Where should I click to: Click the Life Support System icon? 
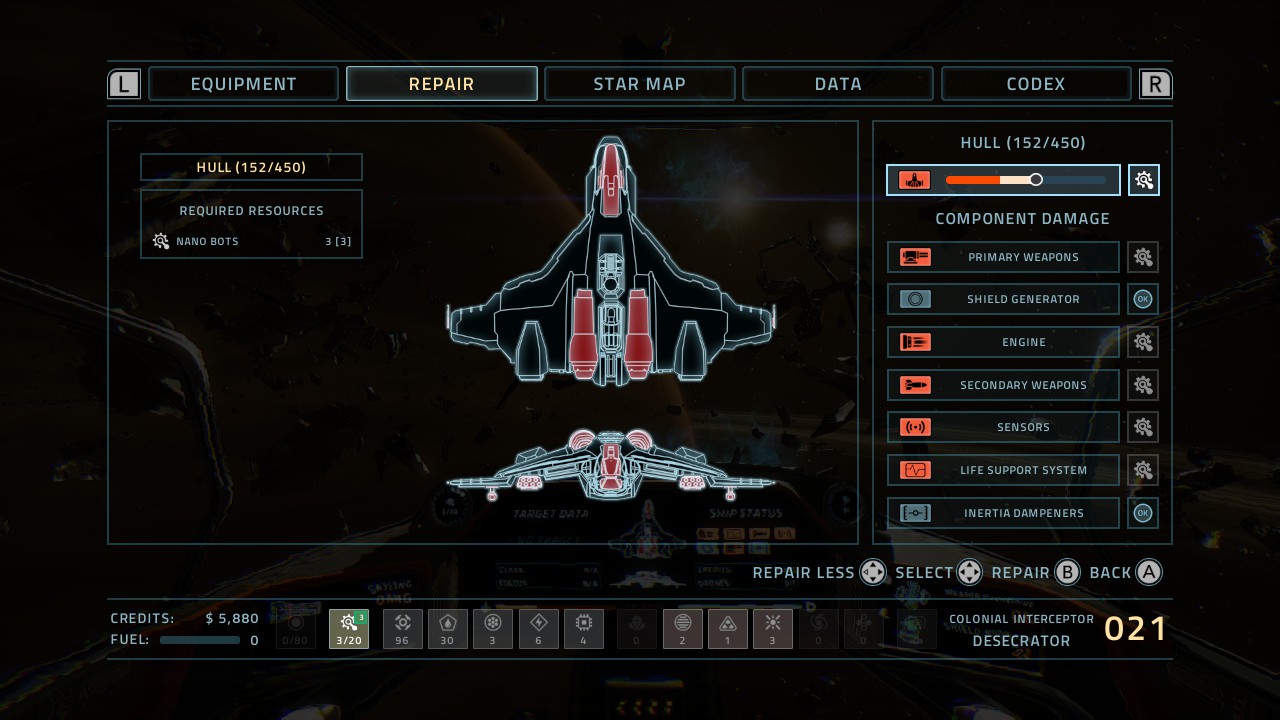pyautogui.click(x=916, y=470)
